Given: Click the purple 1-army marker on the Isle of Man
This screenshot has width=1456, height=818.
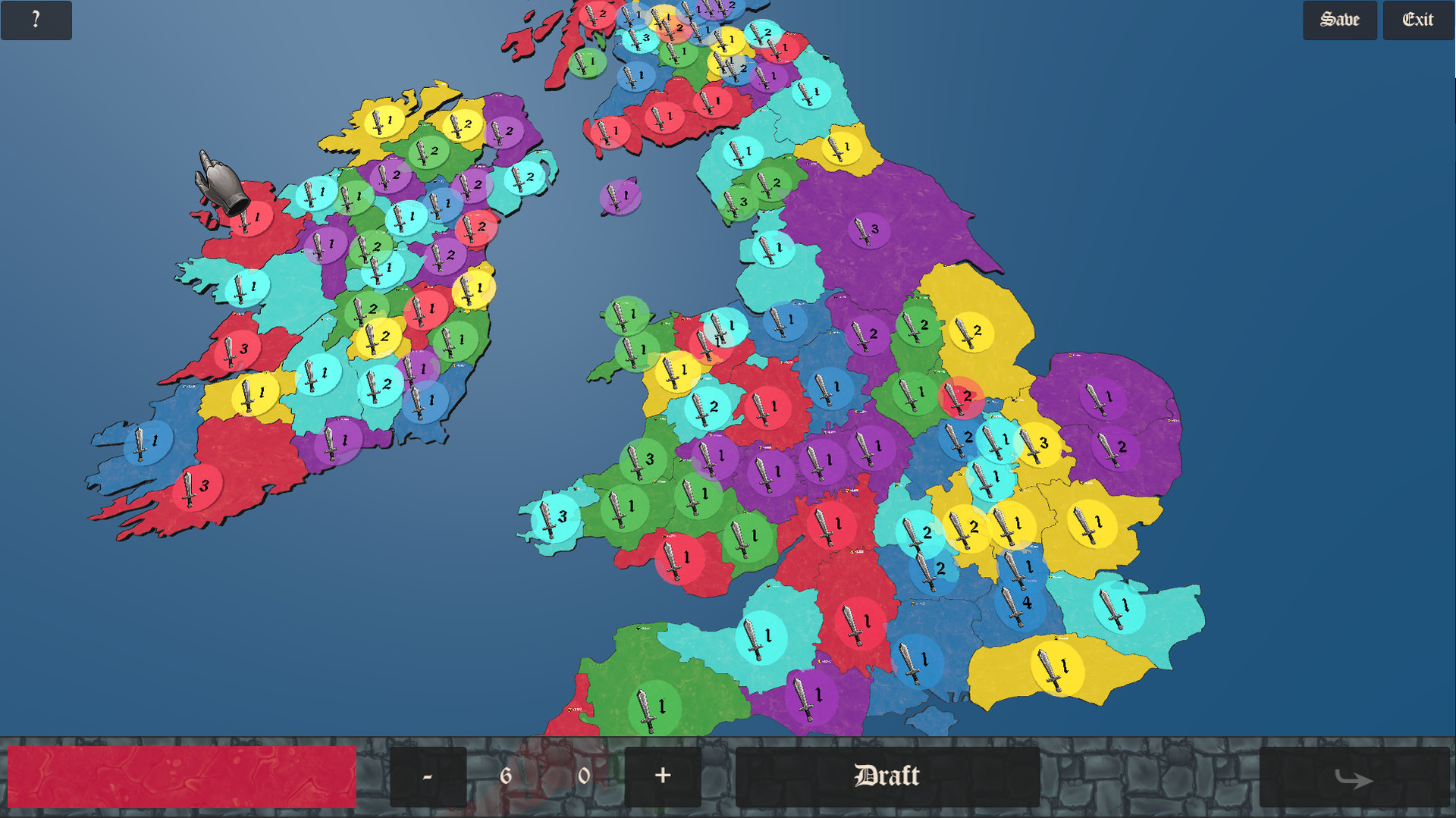Looking at the screenshot, I should click(x=620, y=196).
